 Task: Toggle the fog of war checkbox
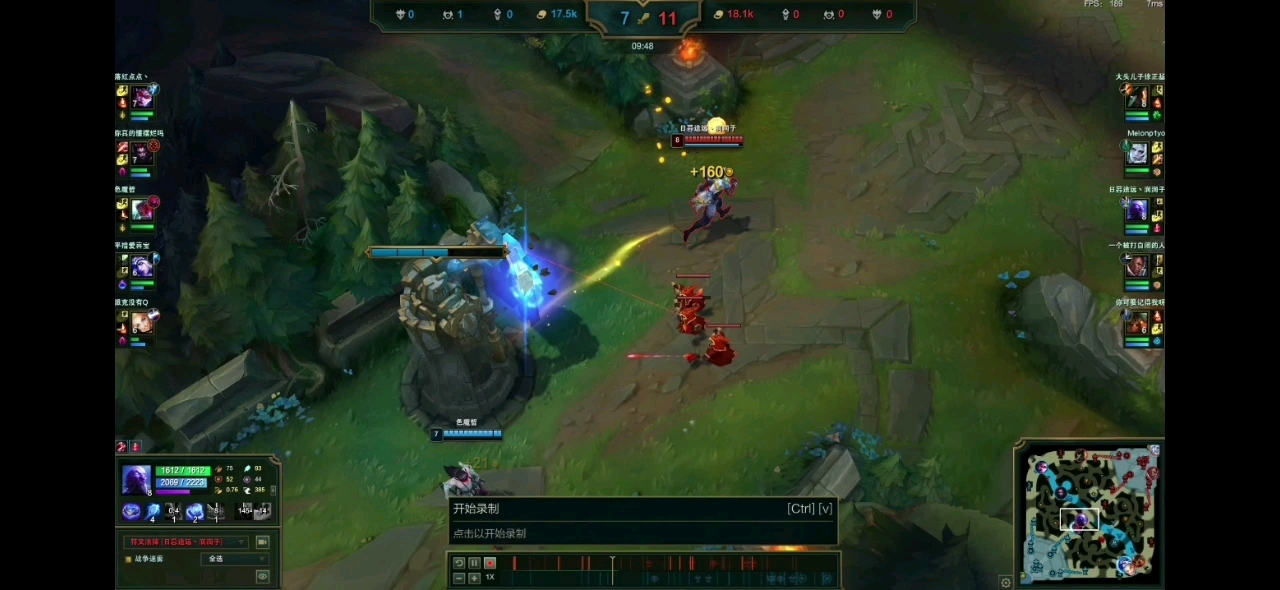pyautogui.click(x=127, y=559)
